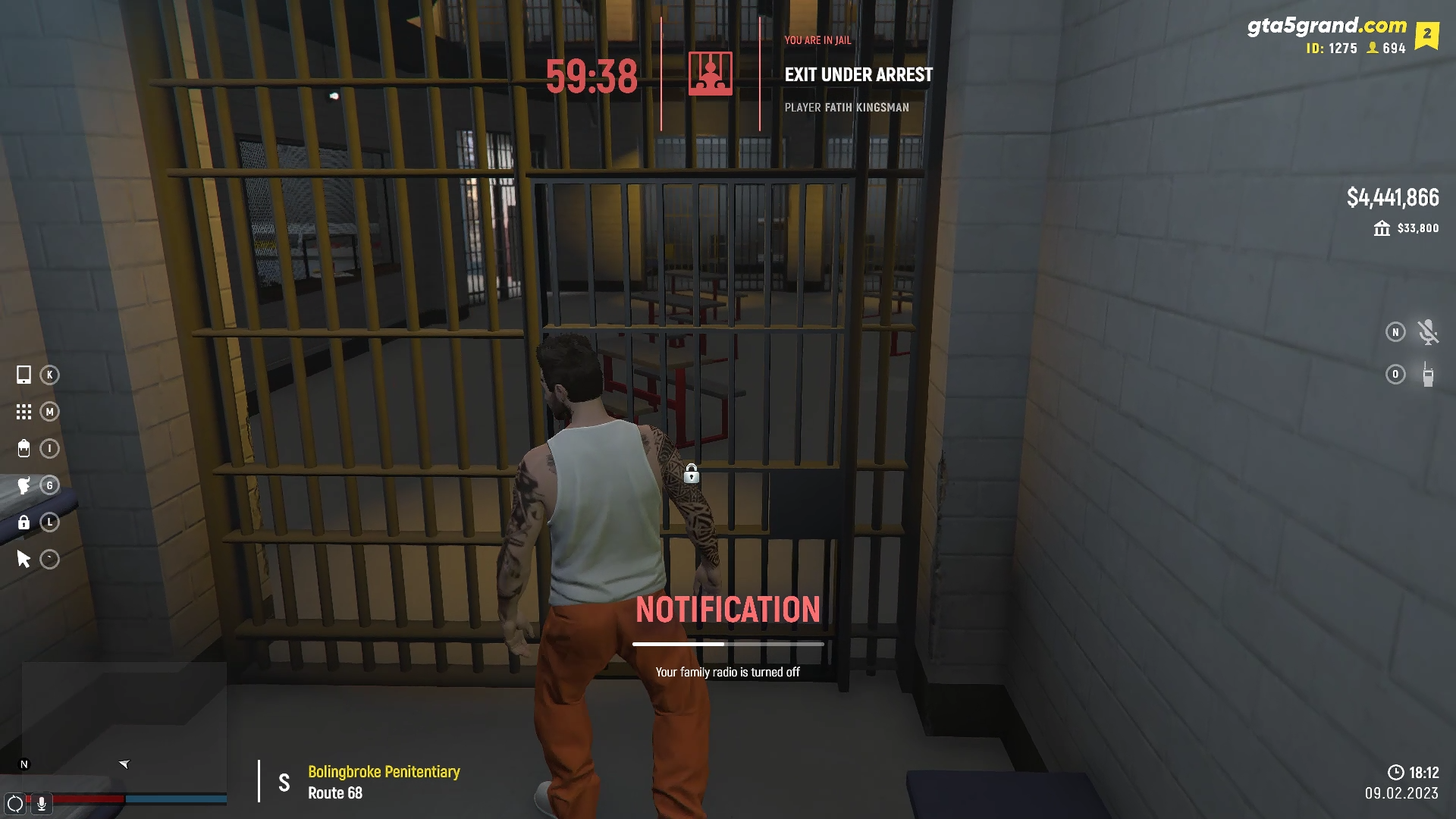The height and width of the screenshot is (819, 1456).
Task: Click the circular refresh arrows overlay button
Action: pos(14,804)
